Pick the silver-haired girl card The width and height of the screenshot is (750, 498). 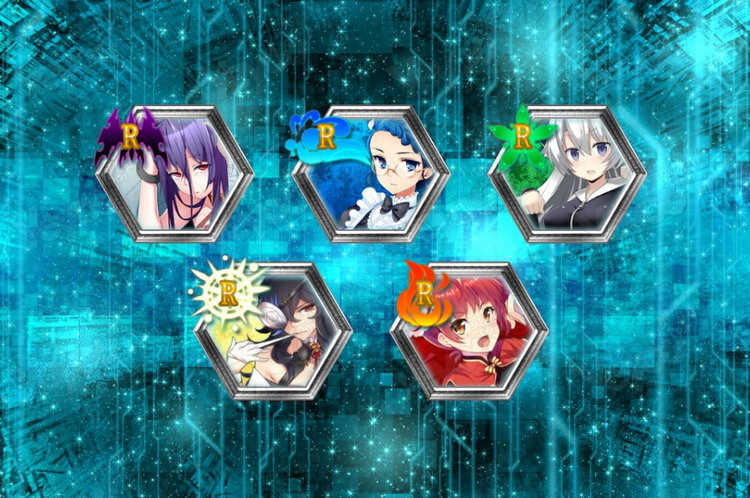click(x=568, y=174)
